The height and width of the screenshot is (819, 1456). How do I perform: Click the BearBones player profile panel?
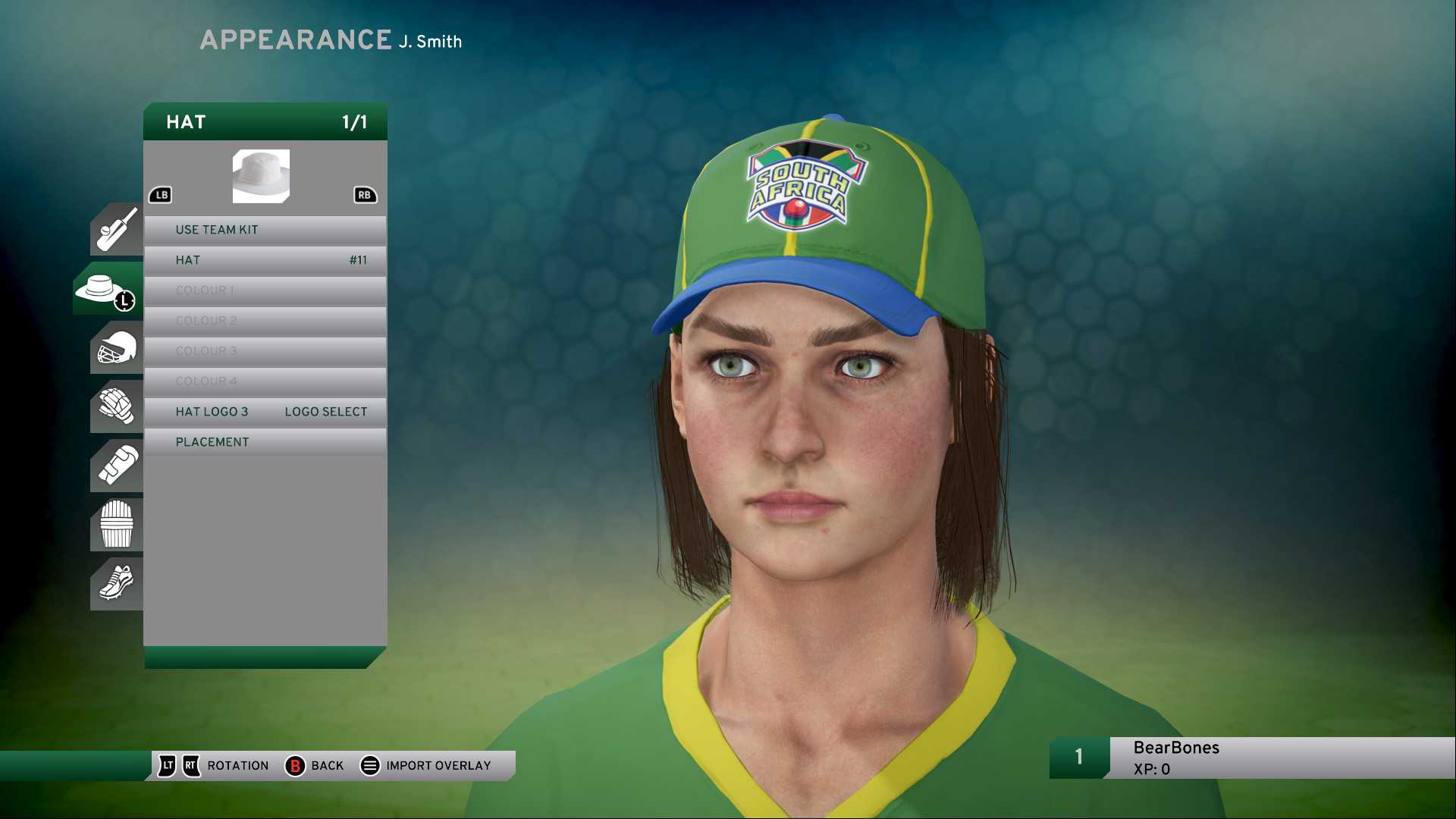point(1251,758)
